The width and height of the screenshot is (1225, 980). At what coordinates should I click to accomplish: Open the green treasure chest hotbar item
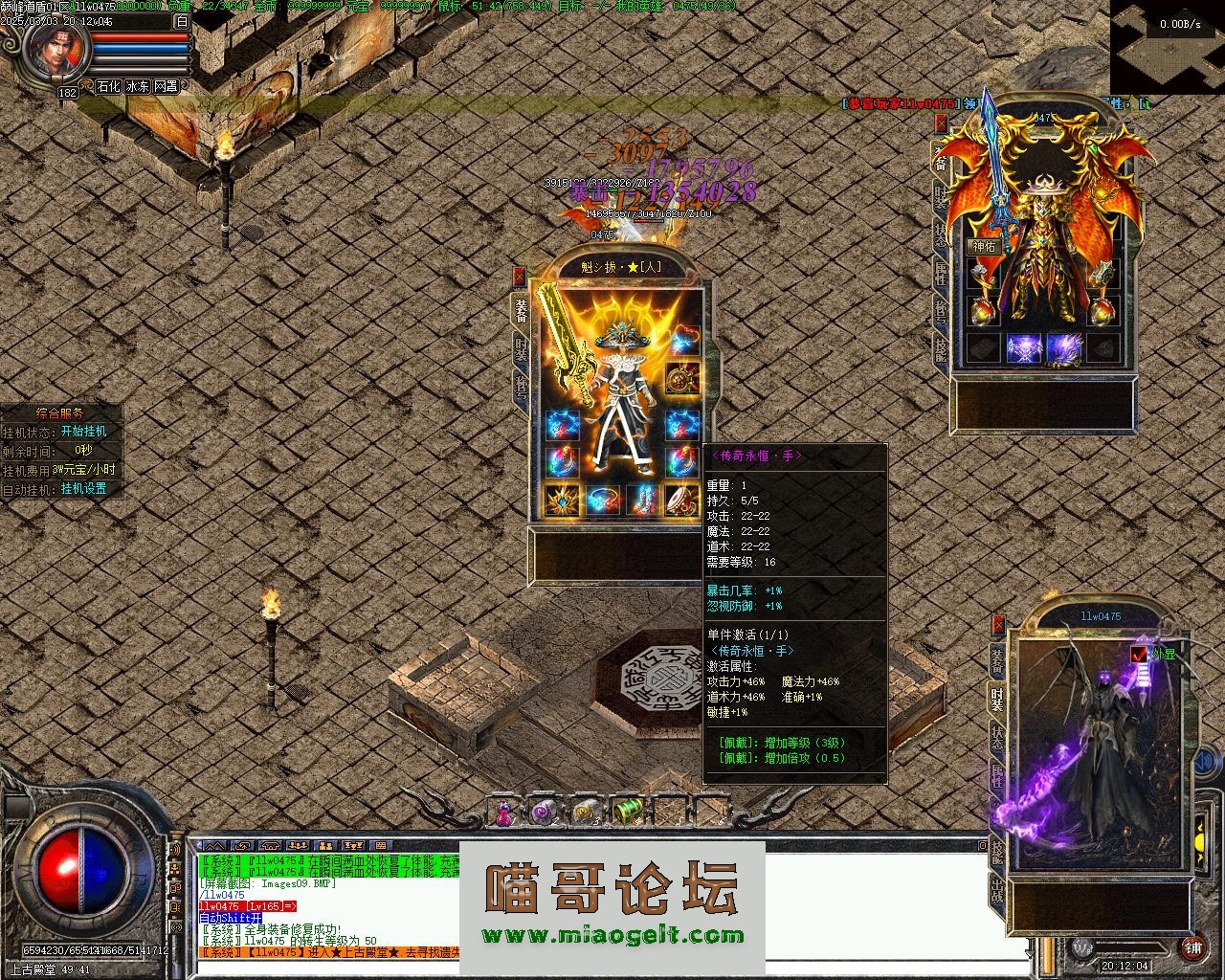(627, 812)
